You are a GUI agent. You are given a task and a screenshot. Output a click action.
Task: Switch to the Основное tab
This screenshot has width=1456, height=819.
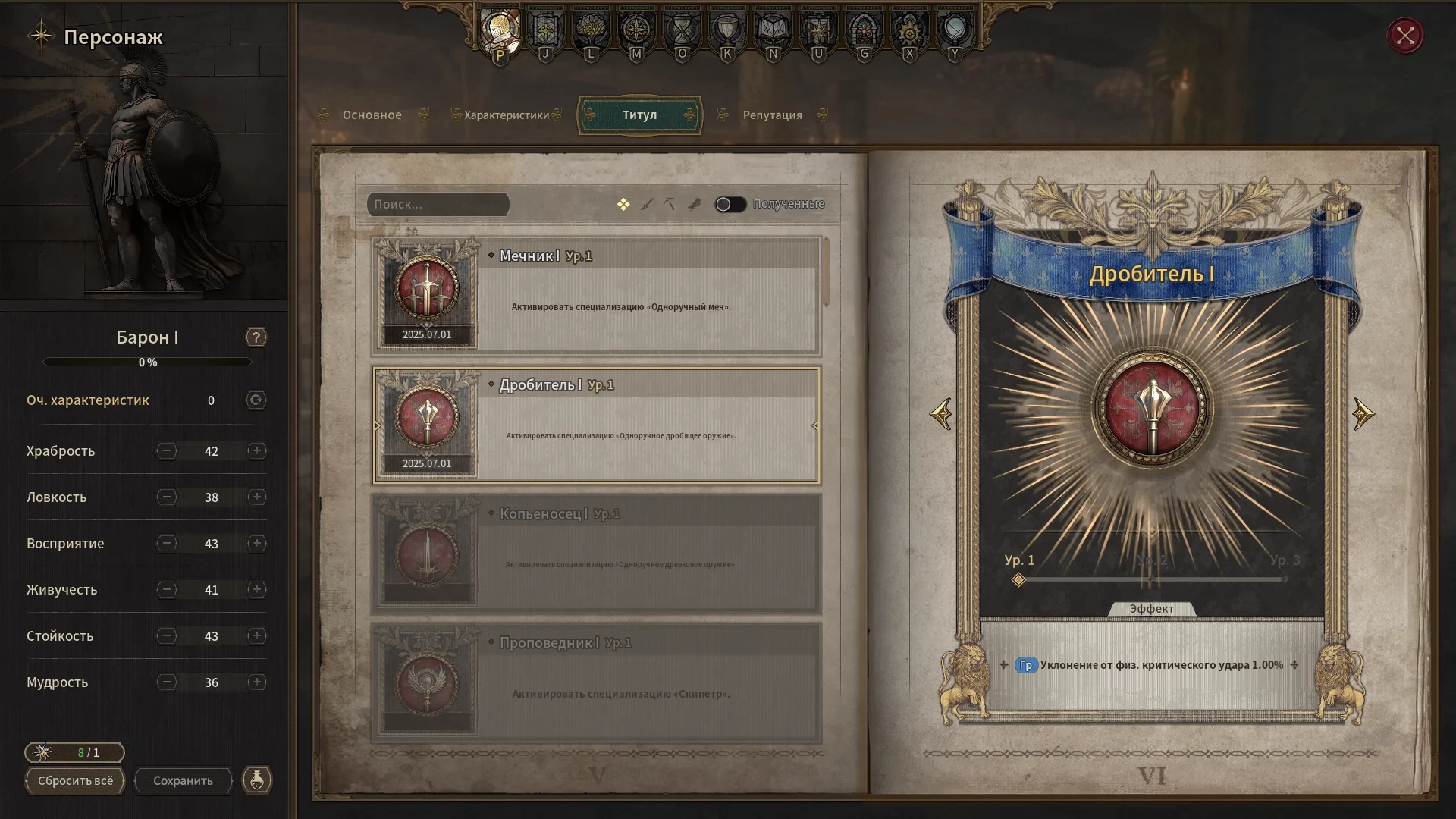pyautogui.click(x=372, y=115)
